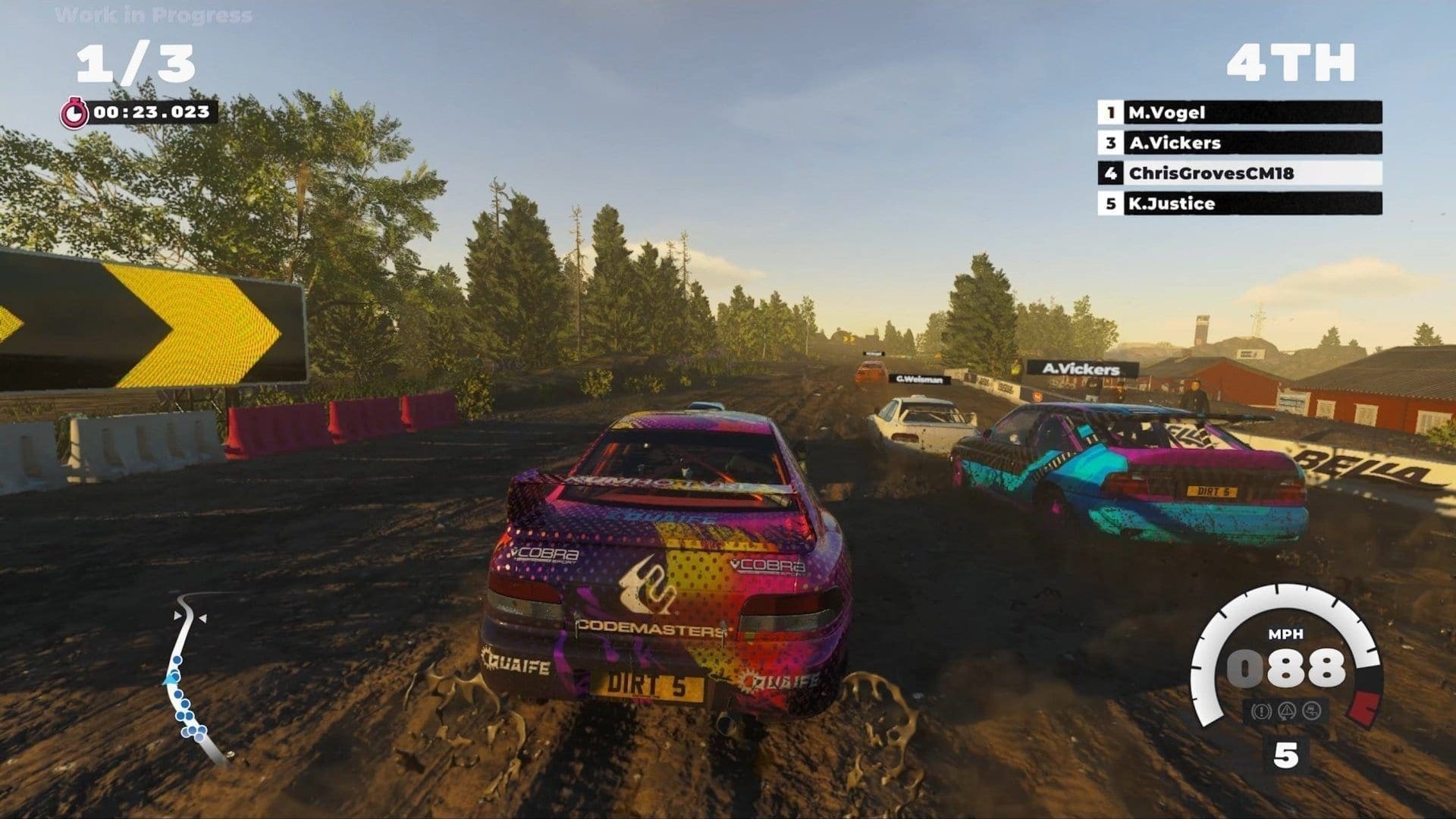The image size is (1456, 819).
Task: Click the traction control skidding-car icon
Action: pos(1311,711)
